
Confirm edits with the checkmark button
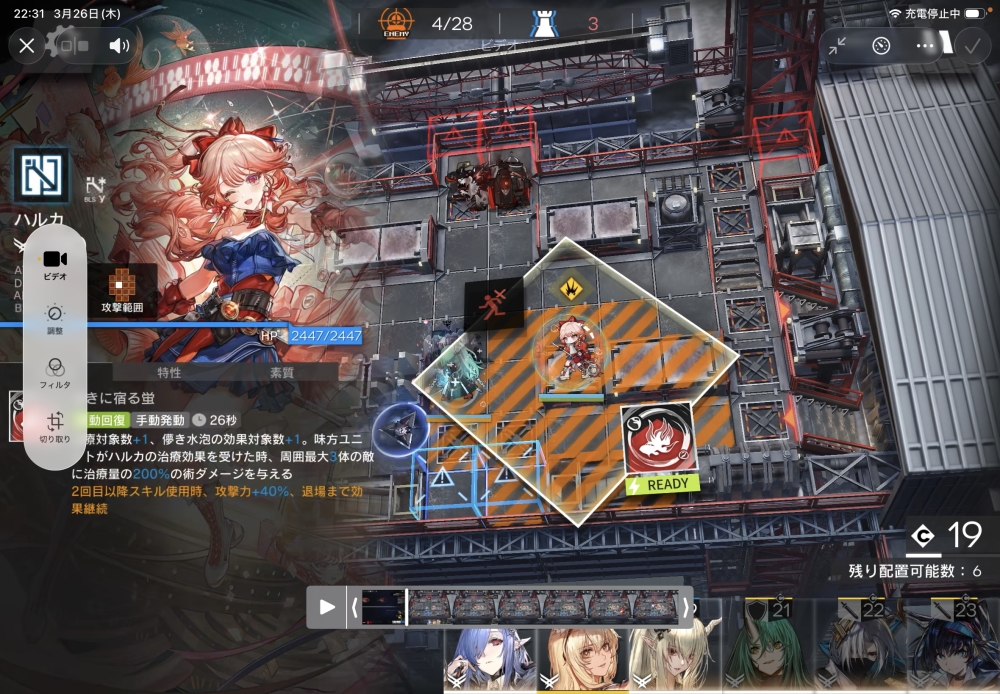[970, 45]
